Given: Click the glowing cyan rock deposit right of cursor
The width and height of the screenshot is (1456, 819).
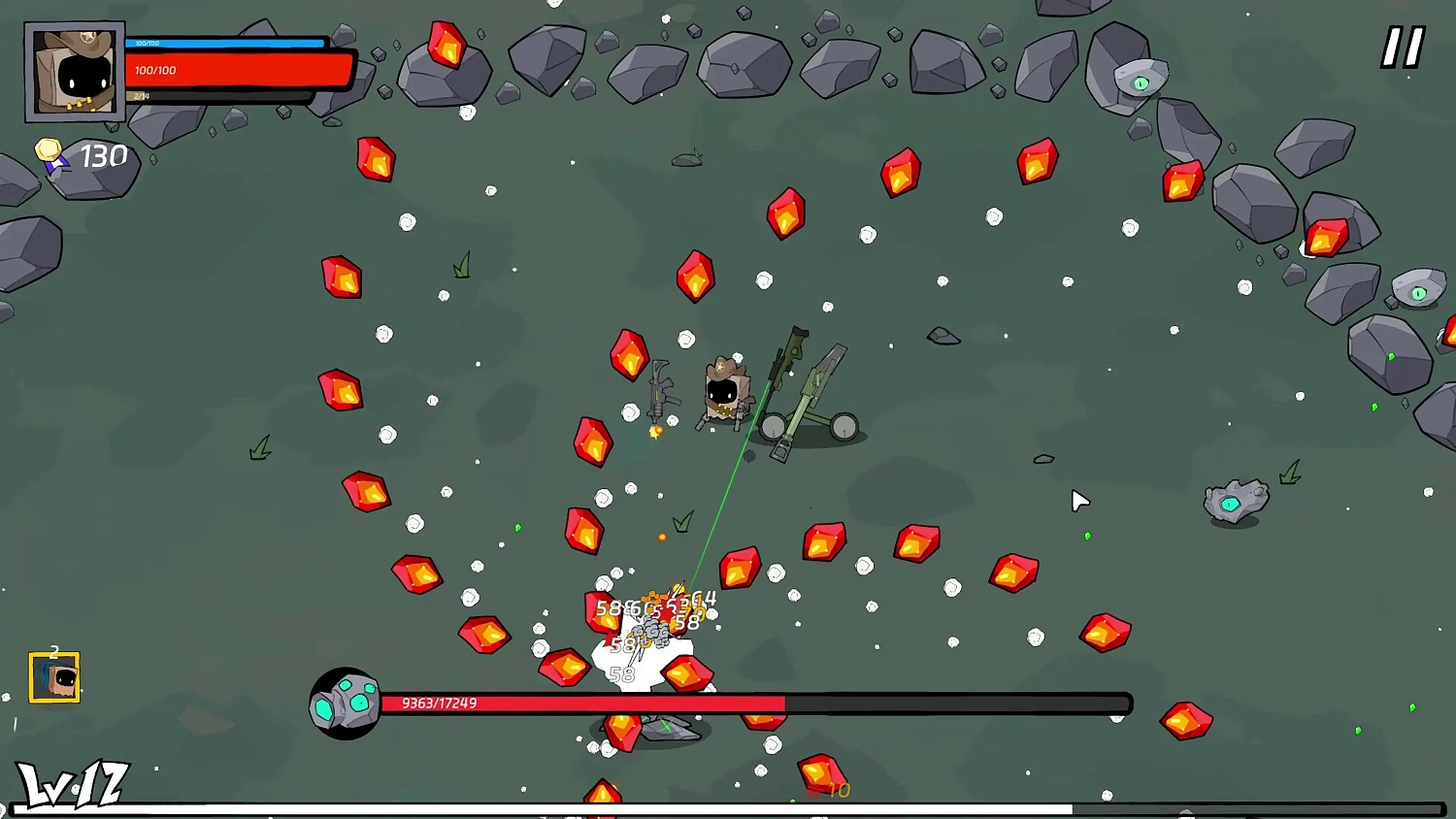Looking at the screenshot, I should click(1233, 501).
